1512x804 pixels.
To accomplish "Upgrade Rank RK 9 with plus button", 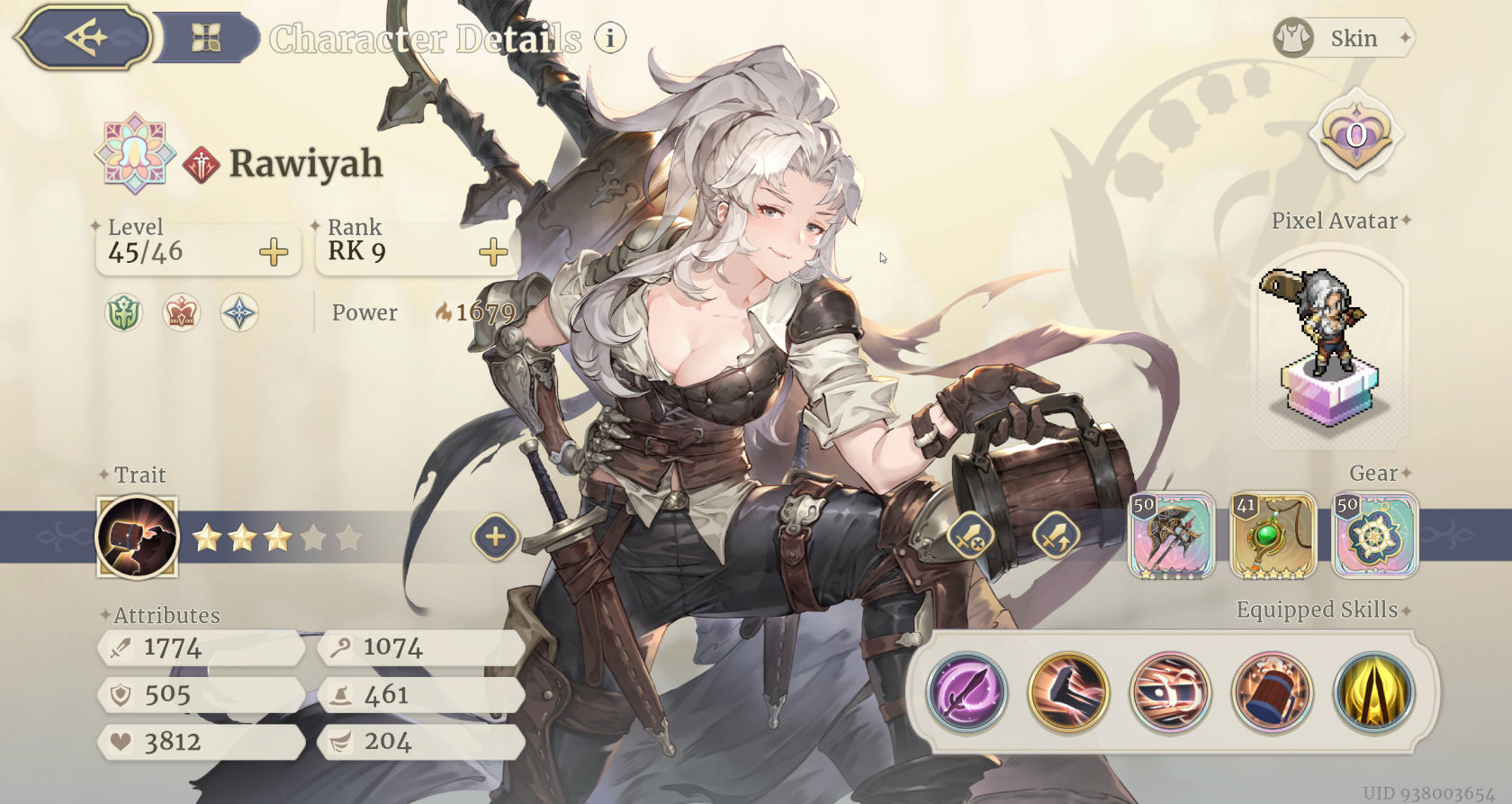I will 493,253.
